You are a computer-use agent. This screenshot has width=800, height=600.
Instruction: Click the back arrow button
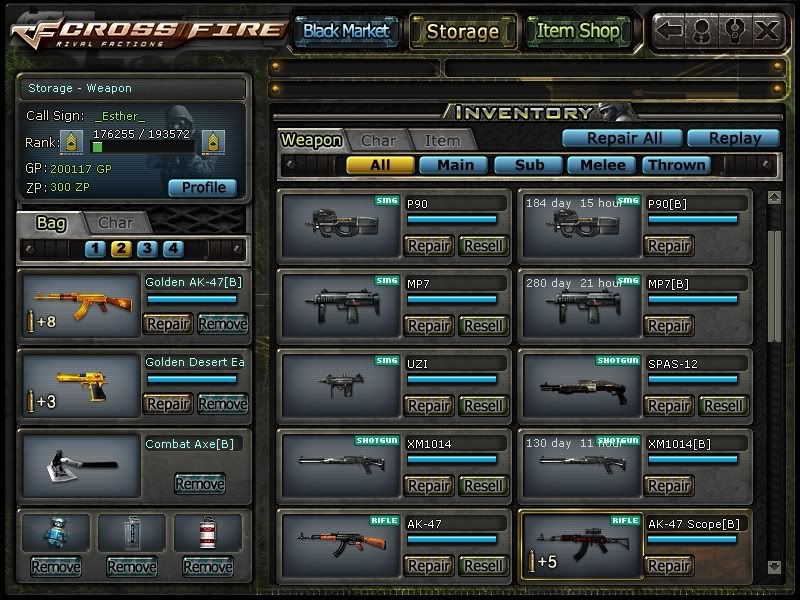tap(670, 31)
